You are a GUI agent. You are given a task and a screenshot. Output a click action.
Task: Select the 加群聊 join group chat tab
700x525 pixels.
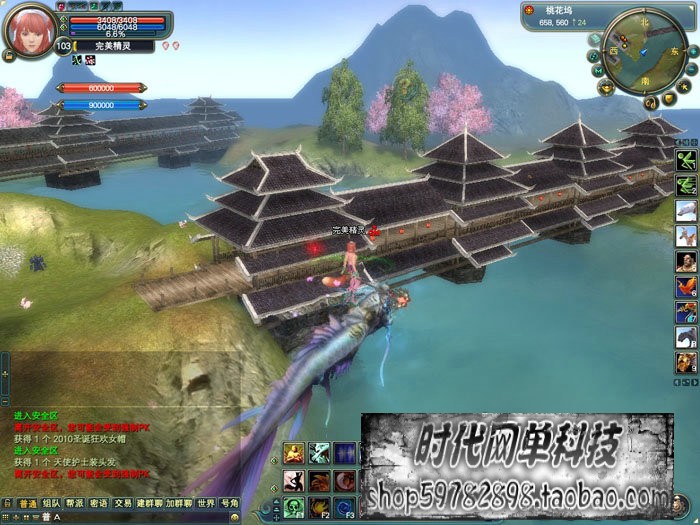click(x=179, y=503)
